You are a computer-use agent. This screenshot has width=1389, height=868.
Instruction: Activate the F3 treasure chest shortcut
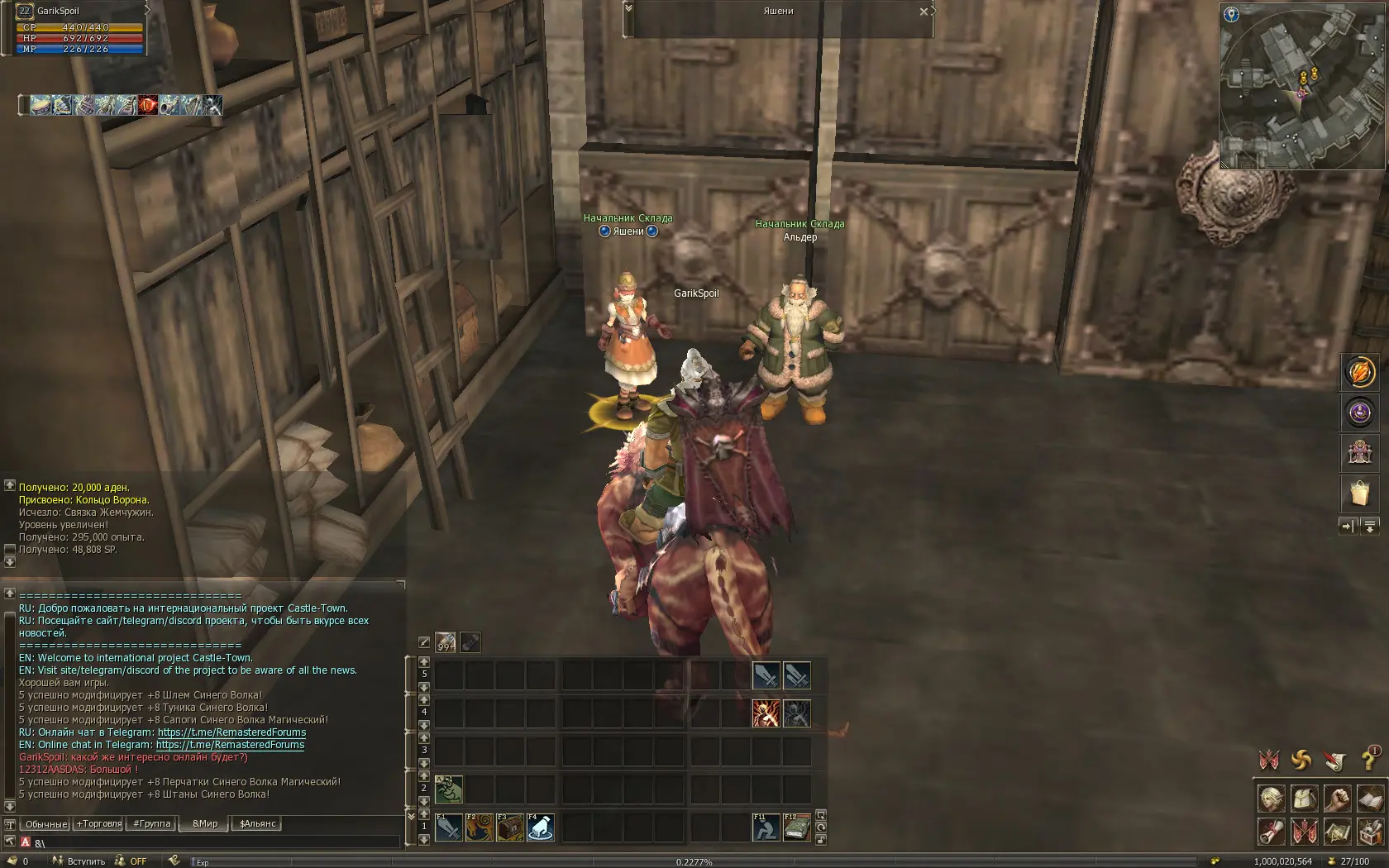[510, 827]
